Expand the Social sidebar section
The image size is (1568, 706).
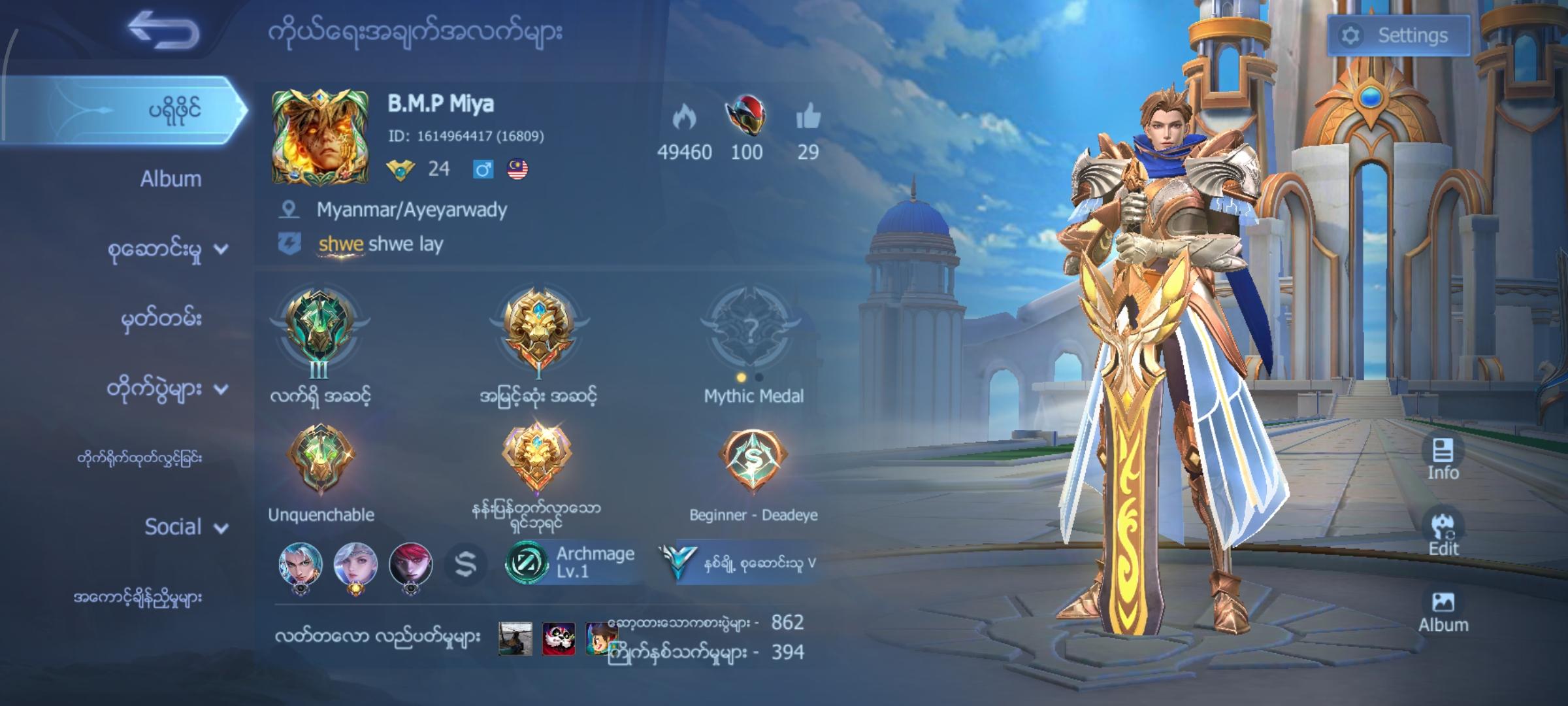pyautogui.click(x=173, y=526)
